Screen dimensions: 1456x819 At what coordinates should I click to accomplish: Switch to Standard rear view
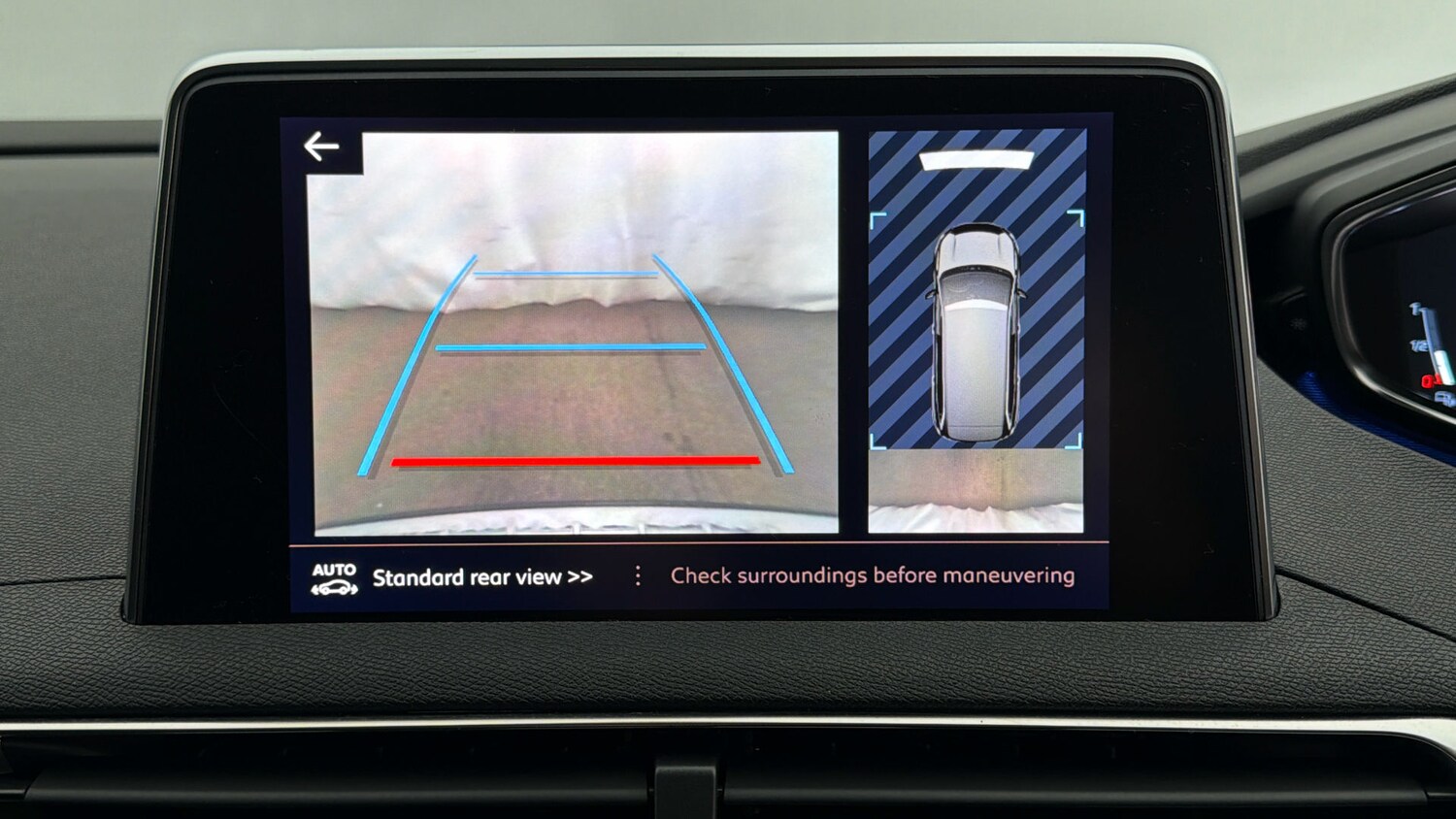tap(482, 577)
